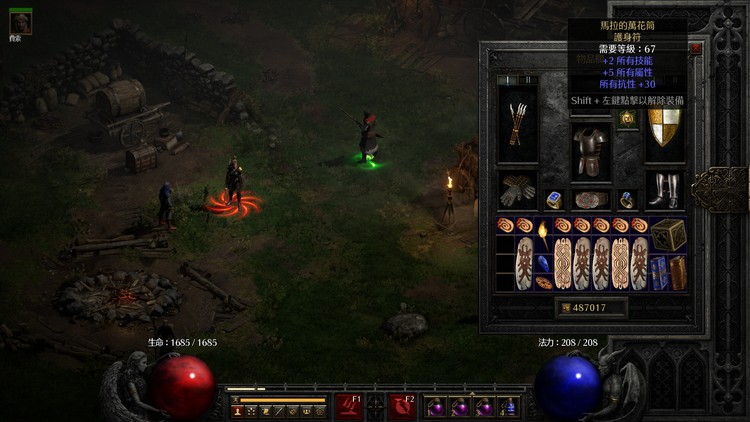This screenshot has width=750, height=422.
Task: Click the equipped boots slot
Action: [664, 189]
